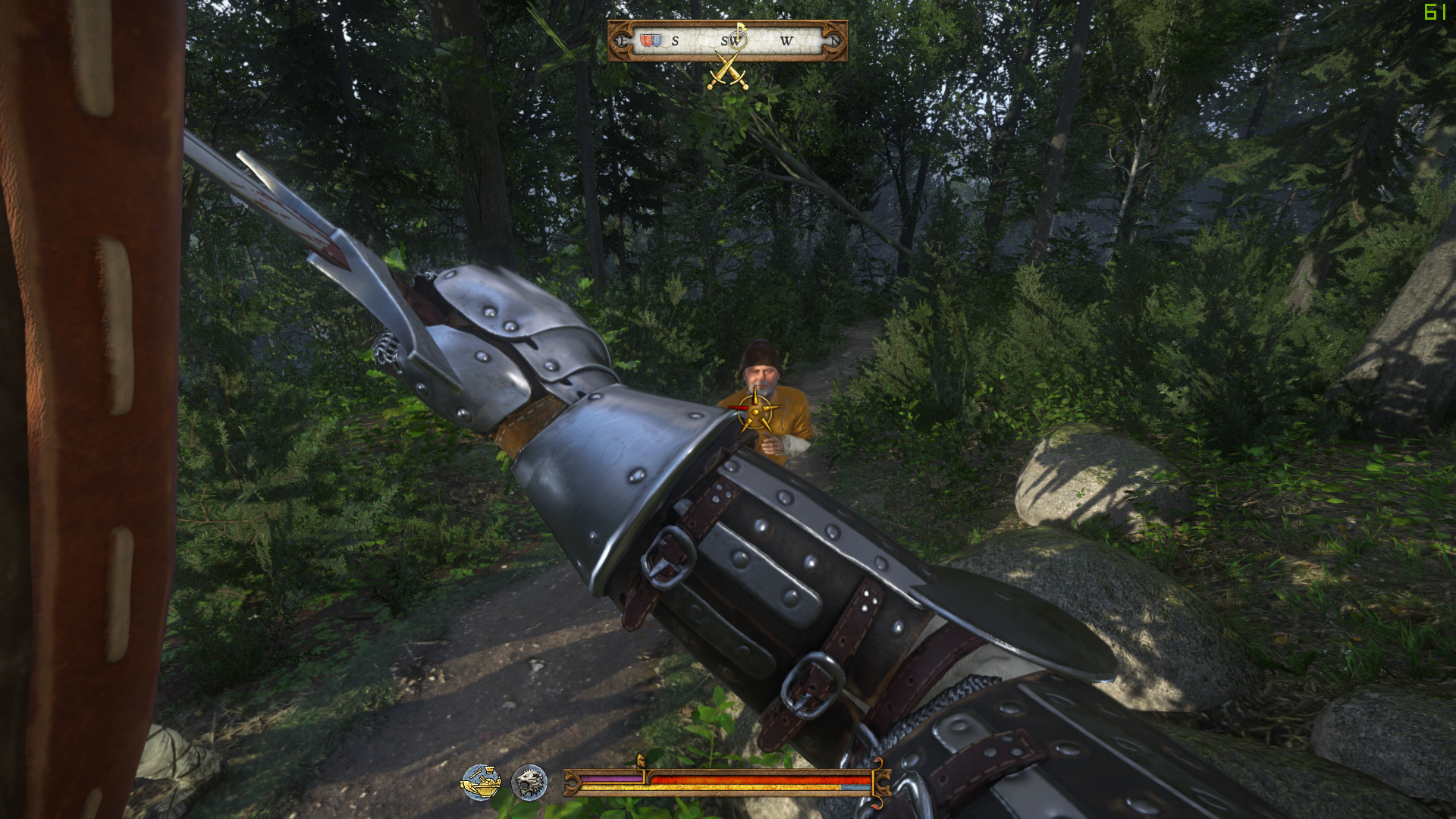Click the gold fleur ornament left of the health bar
This screenshot has width=1456, height=819.
571,782
